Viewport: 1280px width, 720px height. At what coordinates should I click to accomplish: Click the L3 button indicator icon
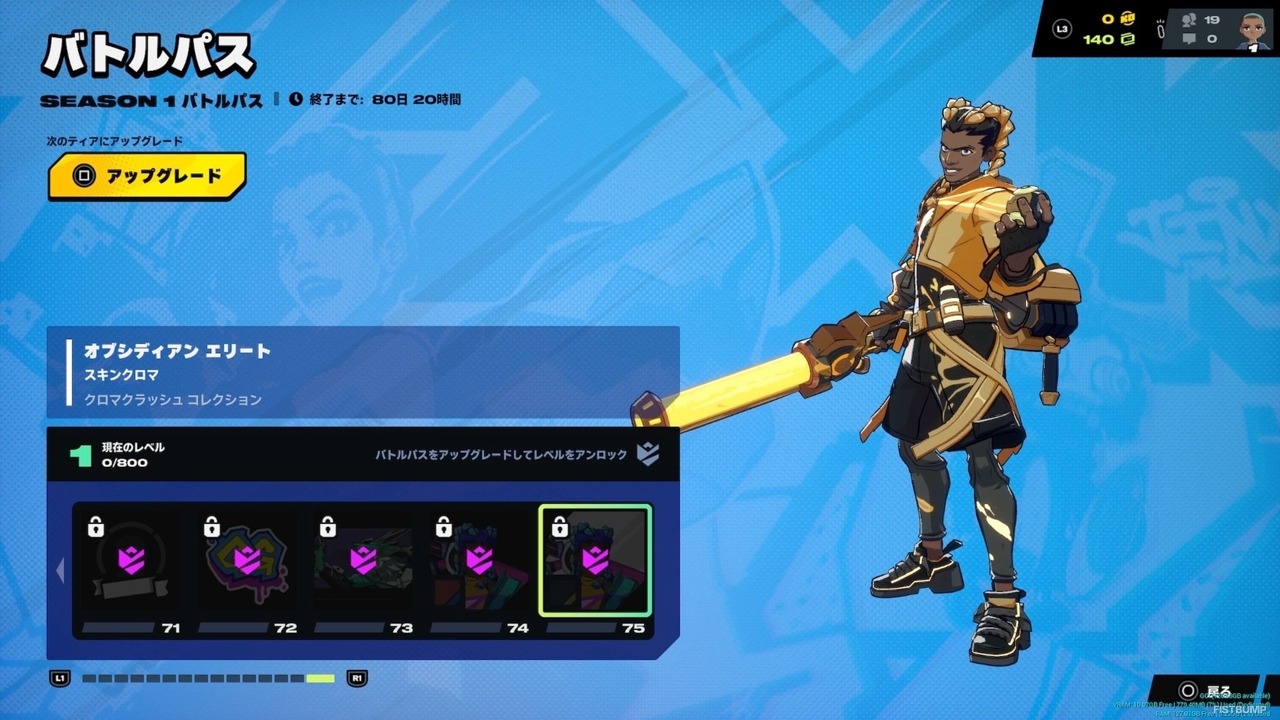click(x=1064, y=28)
